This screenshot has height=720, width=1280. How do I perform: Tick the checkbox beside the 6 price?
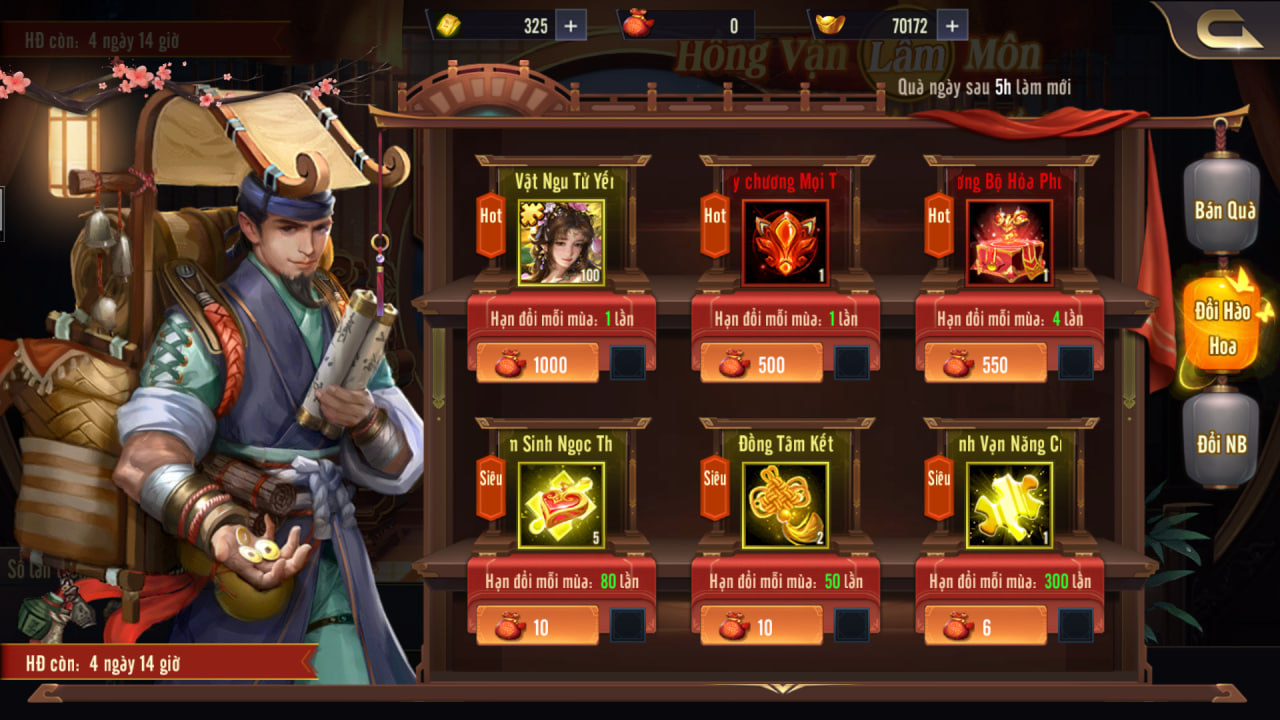point(1076,626)
